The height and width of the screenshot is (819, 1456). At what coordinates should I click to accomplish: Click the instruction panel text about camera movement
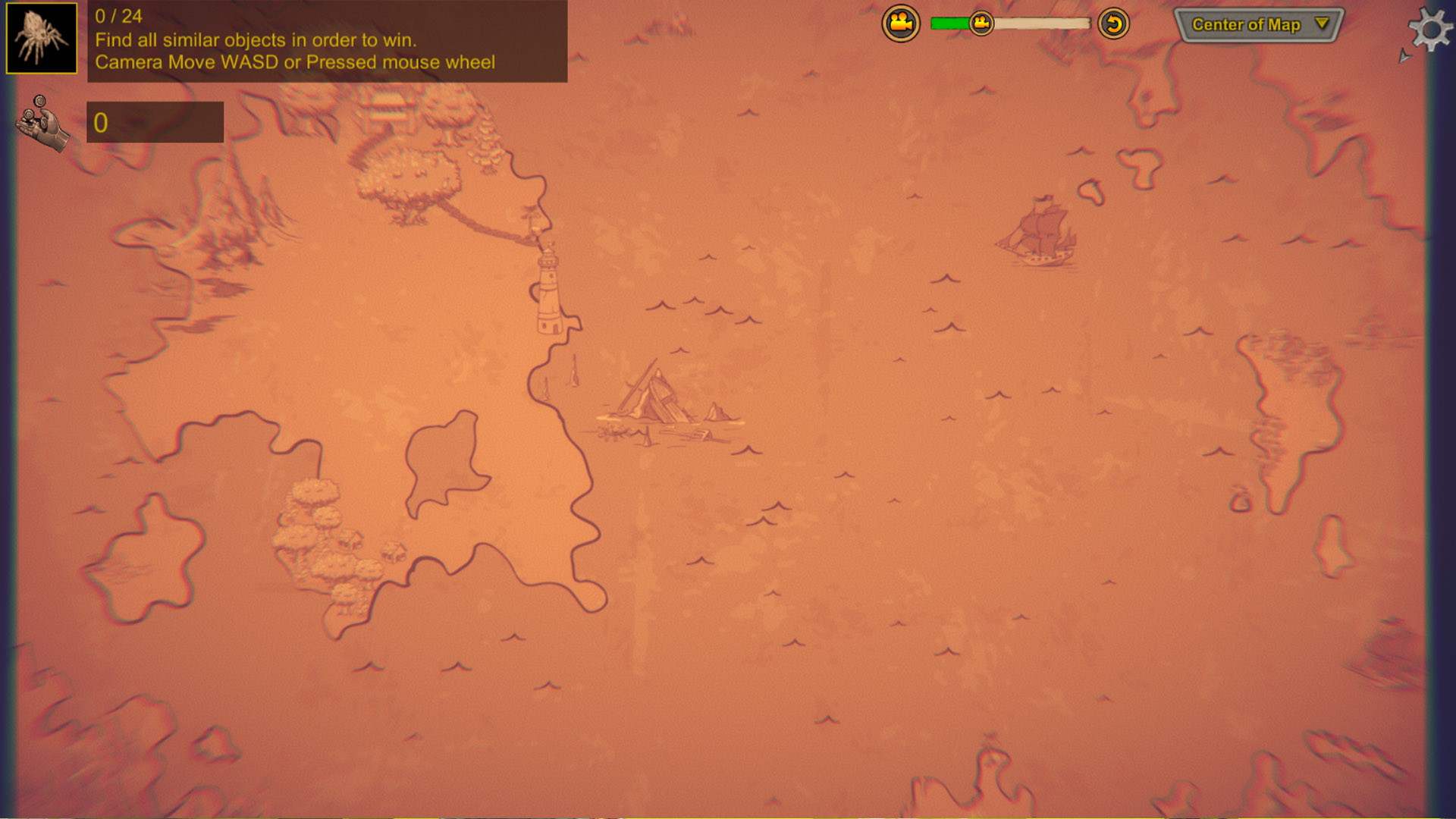[296, 62]
